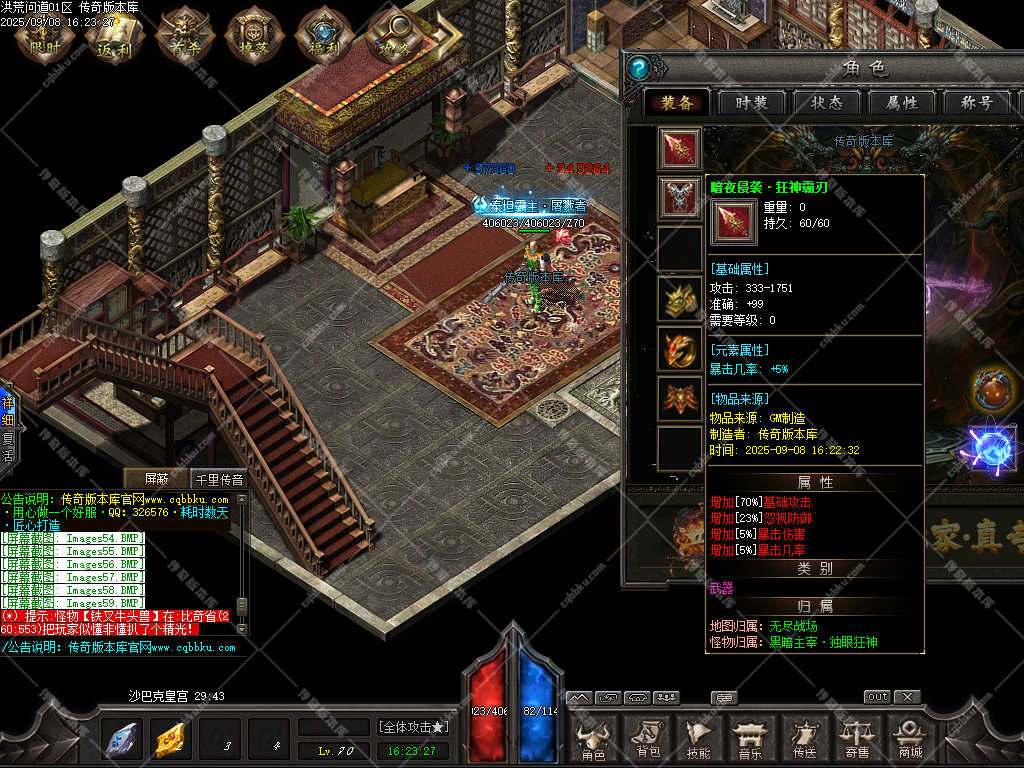Image resolution: width=1024 pixels, height=768 pixels.
Task: Switch to the 属性 attributes tab
Action: tap(899, 103)
